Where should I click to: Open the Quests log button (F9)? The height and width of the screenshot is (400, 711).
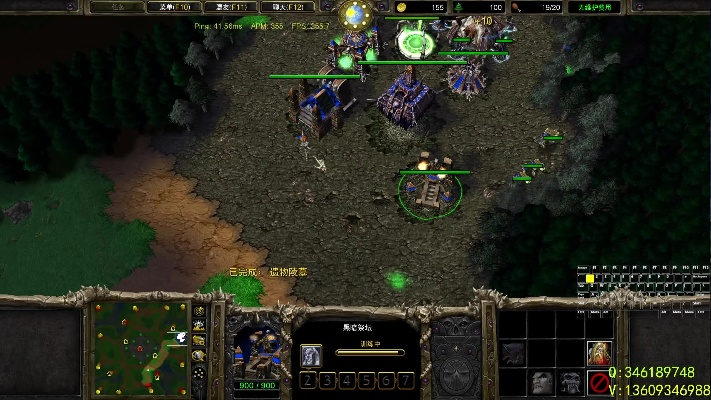tap(114, 7)
